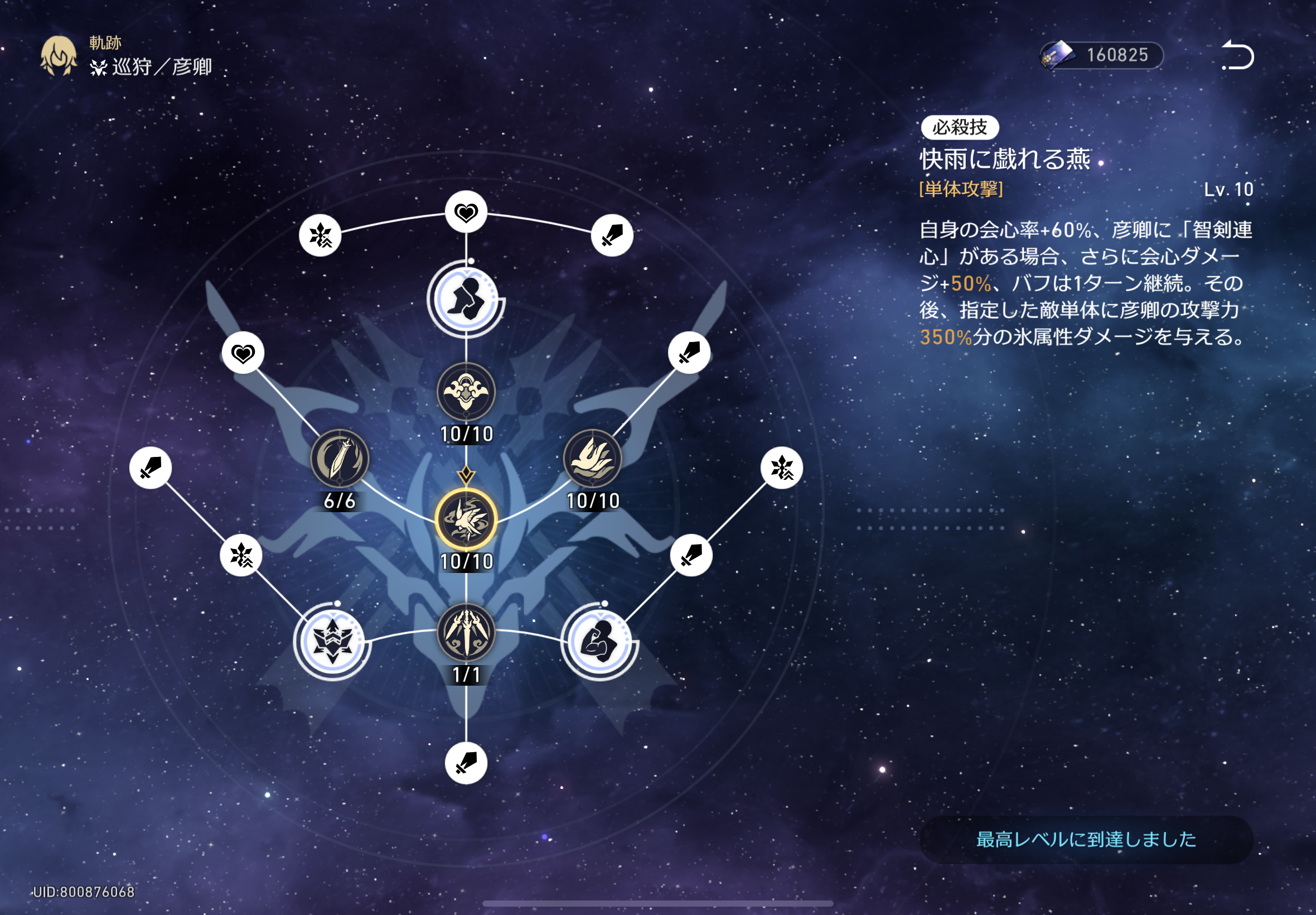1316x915 pixels.
Task: Open the bonus ability node showing a head silhouette
Action: tap(466, 298)
